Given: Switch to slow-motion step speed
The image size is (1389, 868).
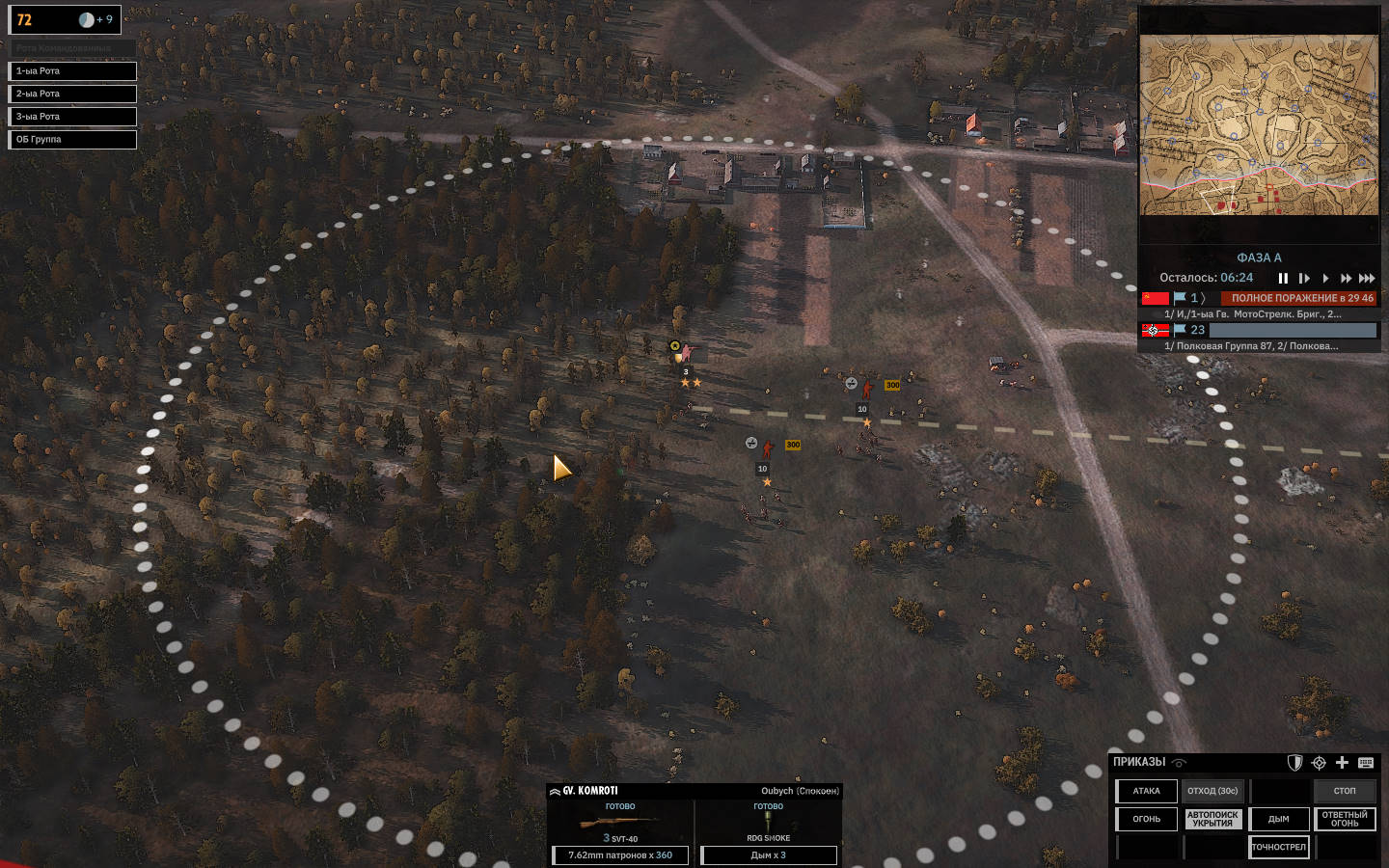Looking at the screenshot, I should pos(1304,279).
